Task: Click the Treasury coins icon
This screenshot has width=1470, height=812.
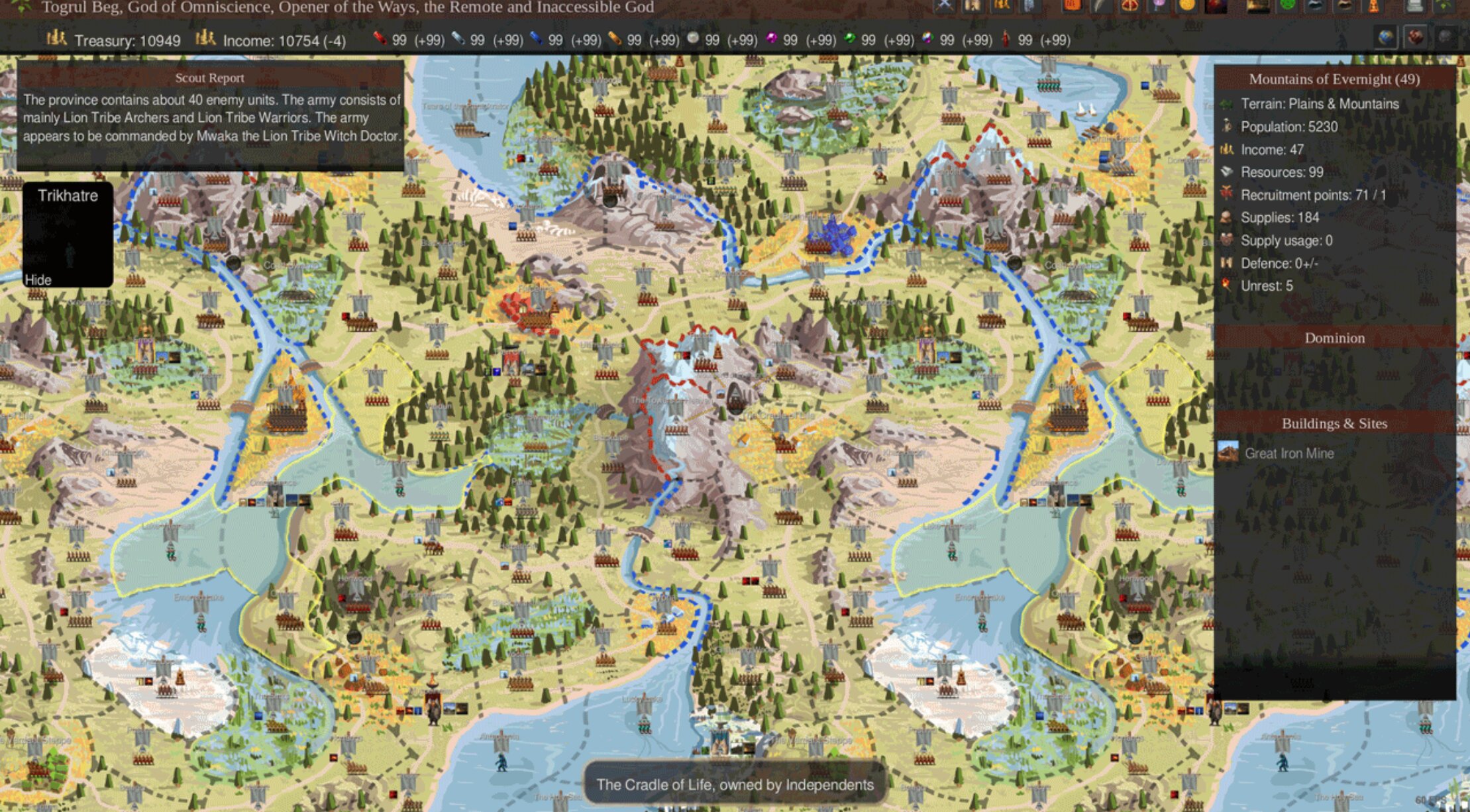Action: pyautogui.click(x=56, y=40)
